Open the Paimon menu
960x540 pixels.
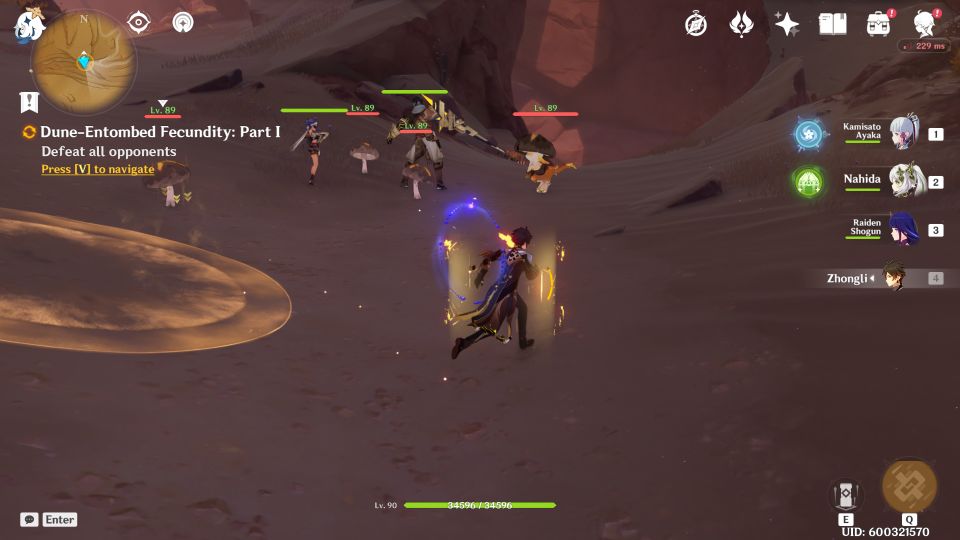click(29, 27)
